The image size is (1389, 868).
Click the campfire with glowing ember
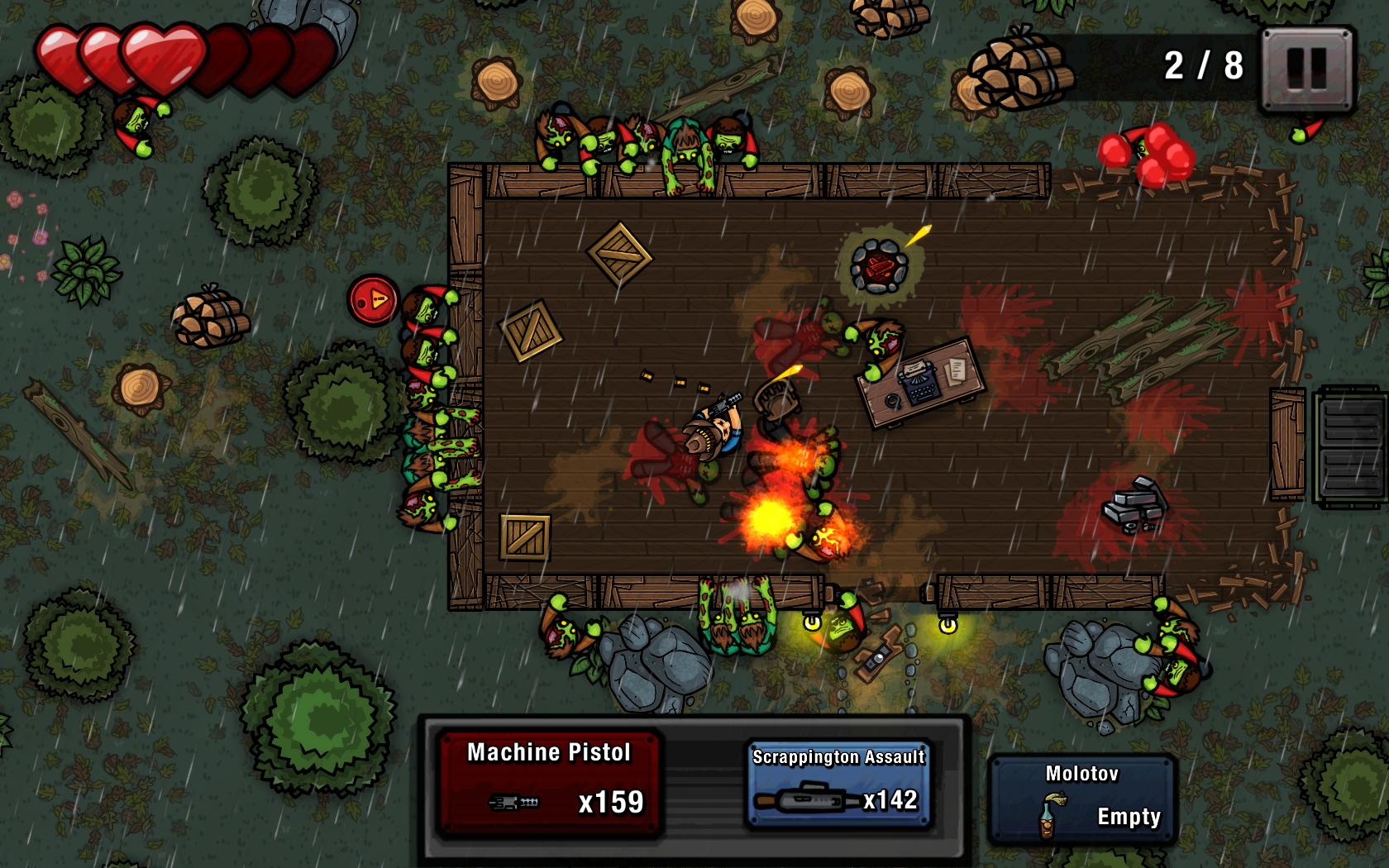point(881,265)
